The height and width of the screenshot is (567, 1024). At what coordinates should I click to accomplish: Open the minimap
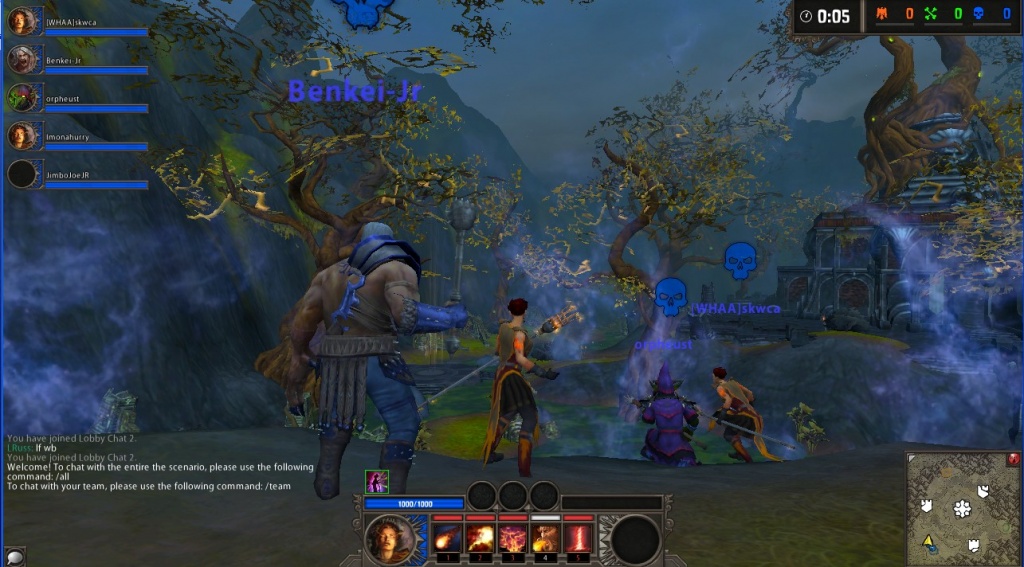(963, 508)
